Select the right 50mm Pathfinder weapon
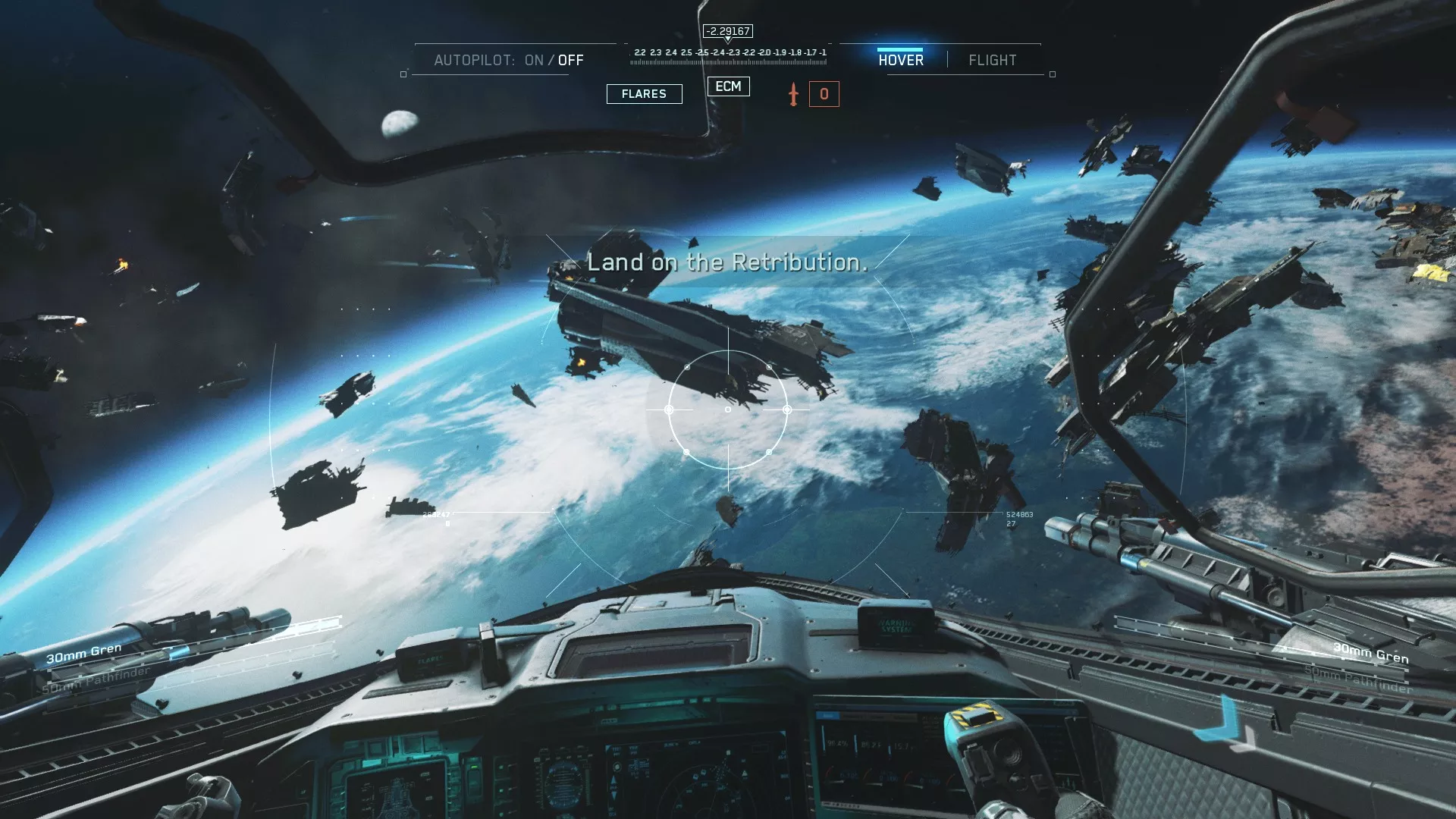Image resolution: width=1456 pixels, height=819 pixels. (1358, 679)
